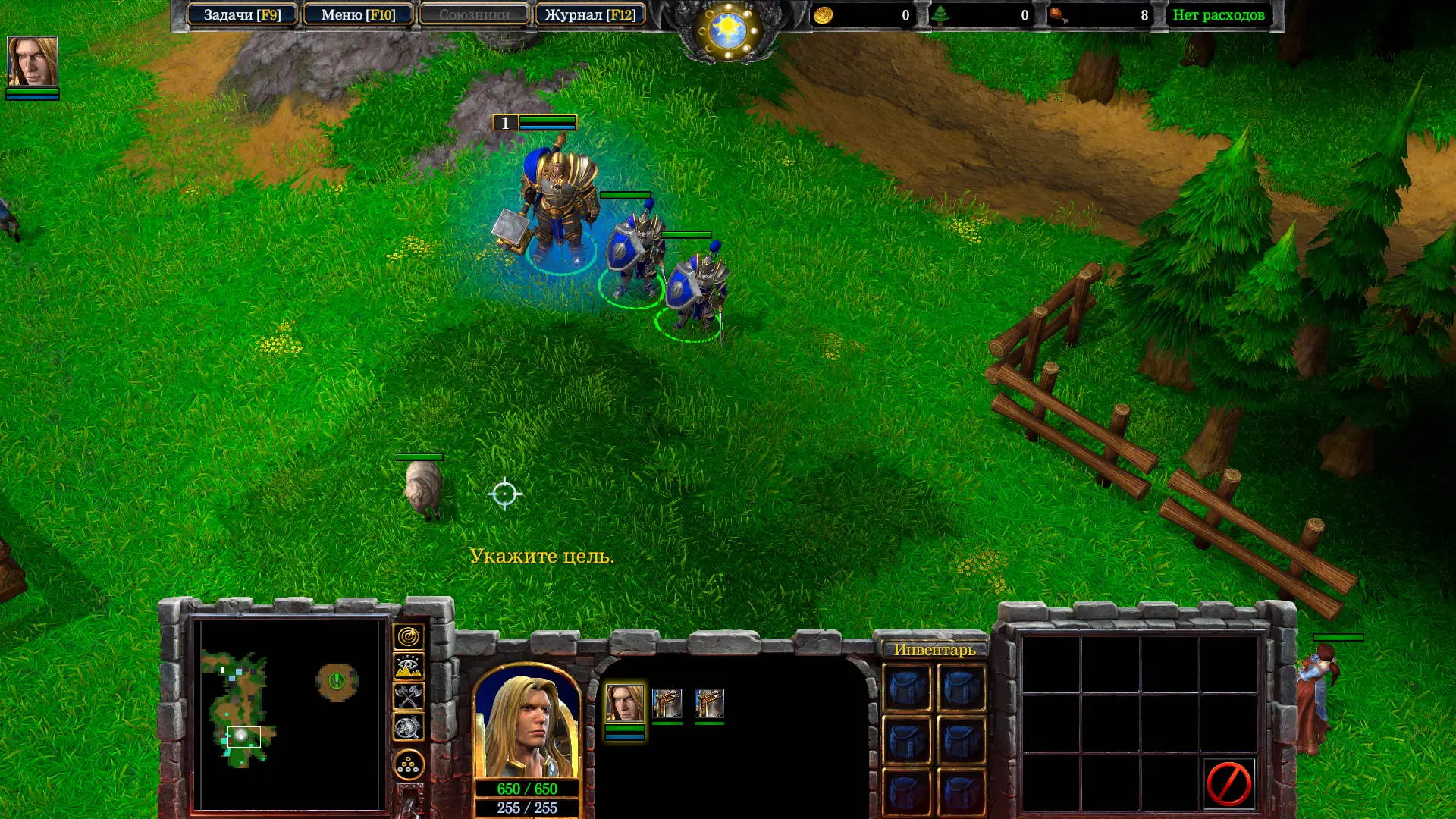Activate the minimap signal ping button
This screenshot has width=1456, height=819.
(x=409, y=637)
